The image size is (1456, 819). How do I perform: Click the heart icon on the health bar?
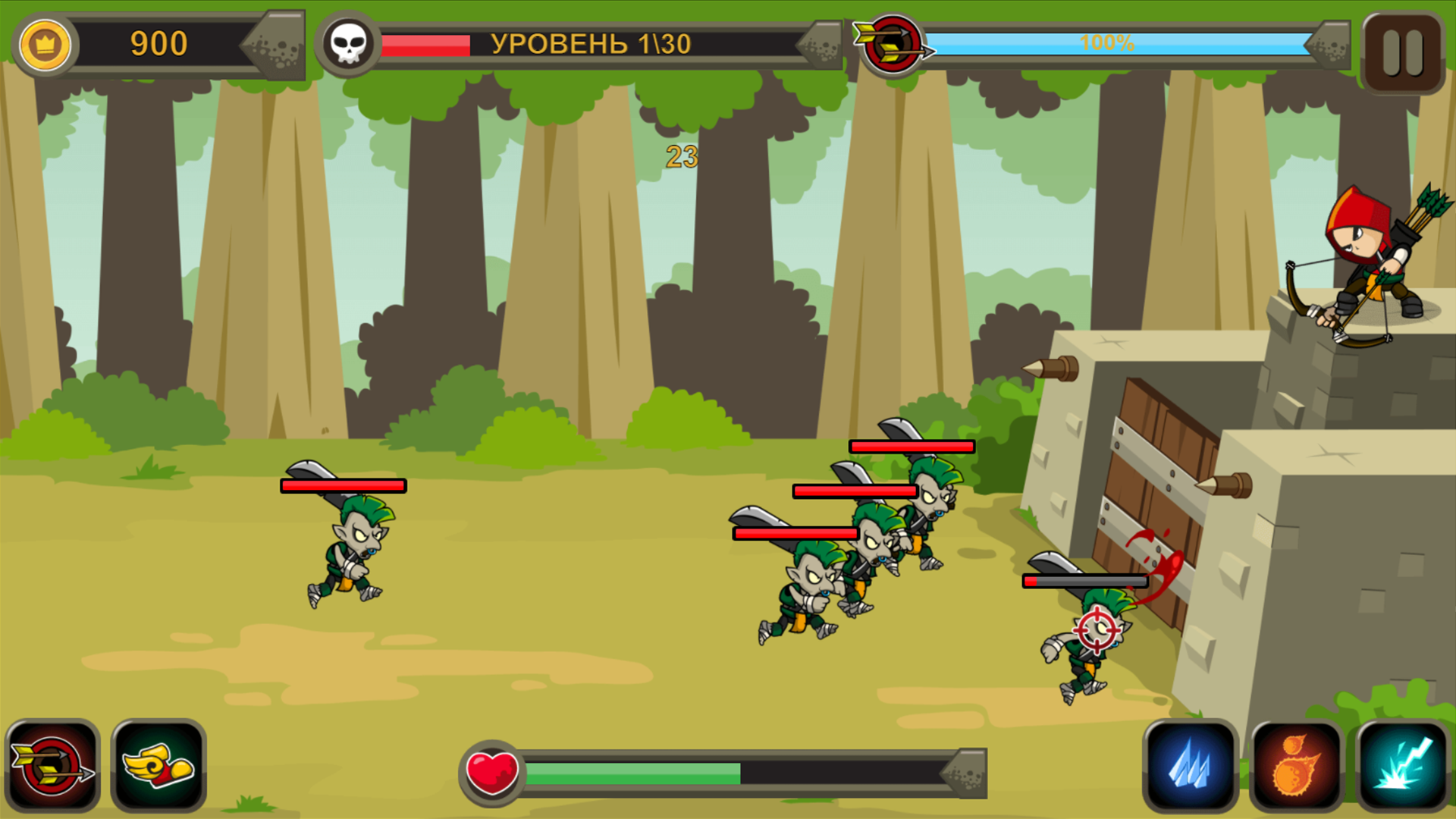point(491,771)
